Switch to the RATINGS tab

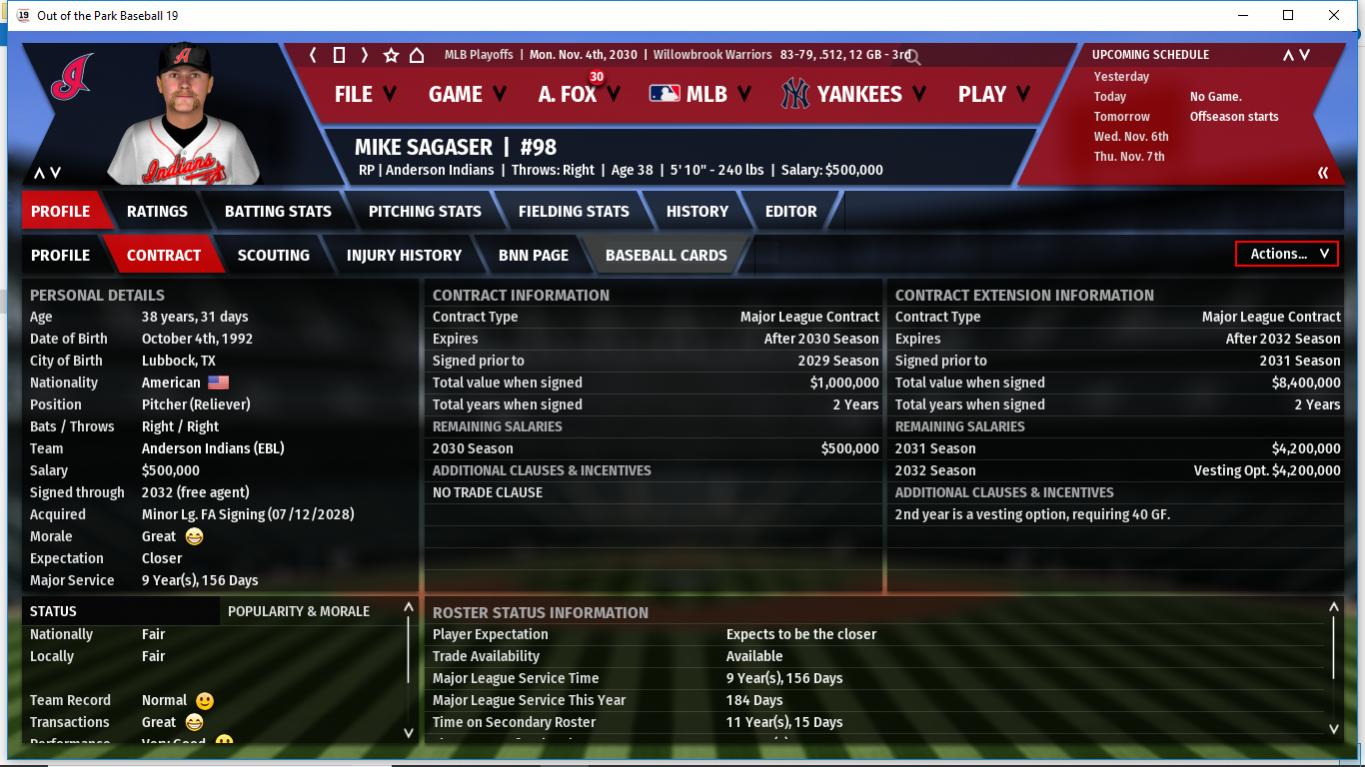(157, 211)
